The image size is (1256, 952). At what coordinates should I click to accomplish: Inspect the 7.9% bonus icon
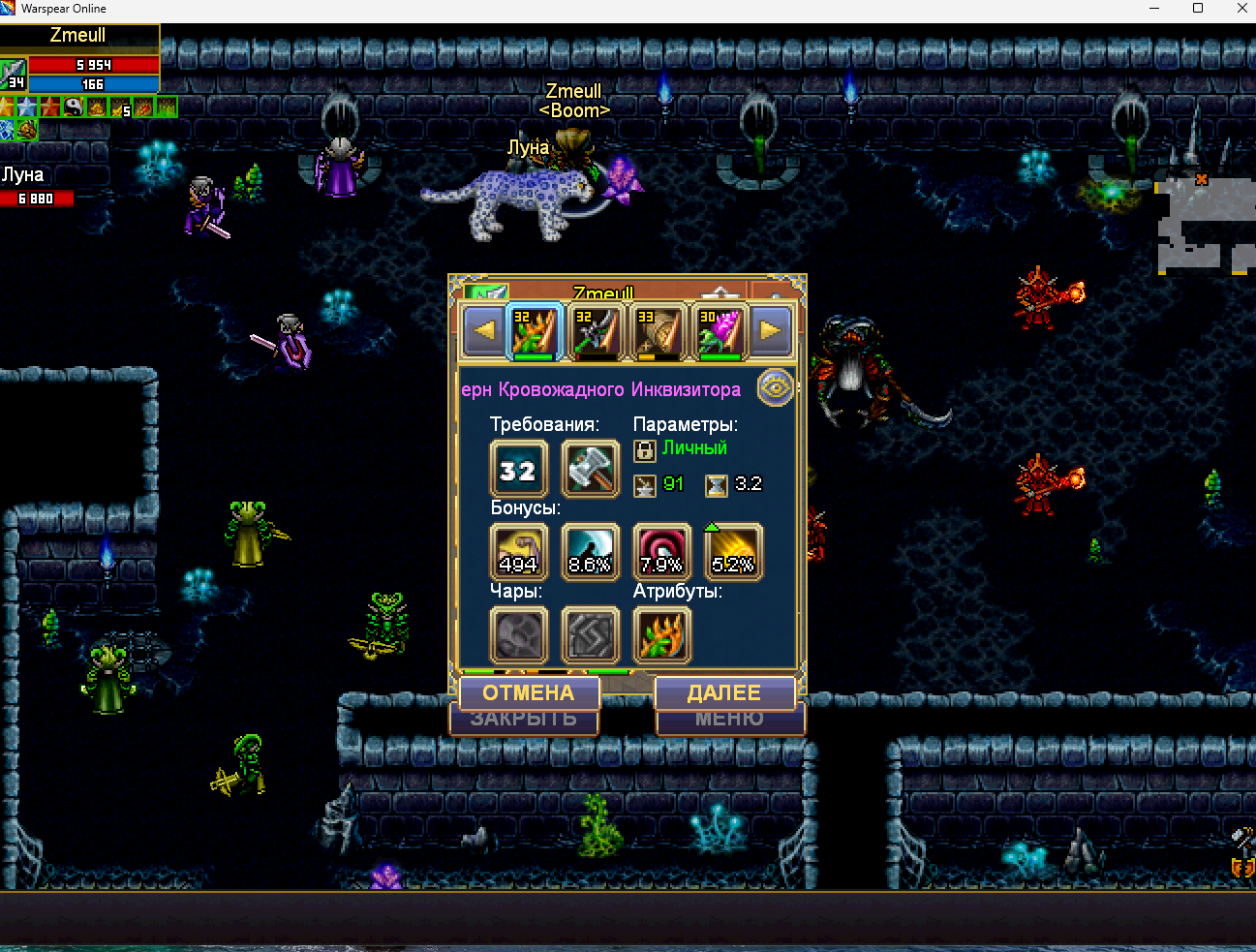[661, 552]
